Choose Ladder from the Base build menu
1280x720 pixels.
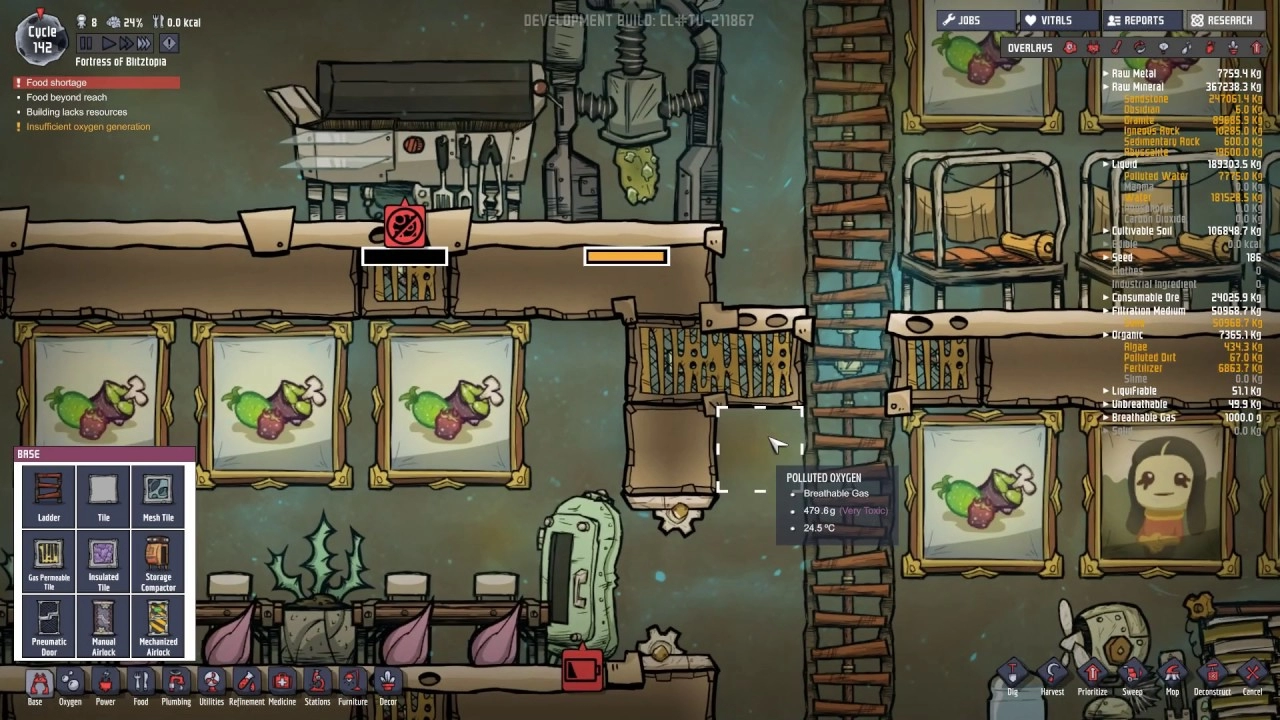49,496
